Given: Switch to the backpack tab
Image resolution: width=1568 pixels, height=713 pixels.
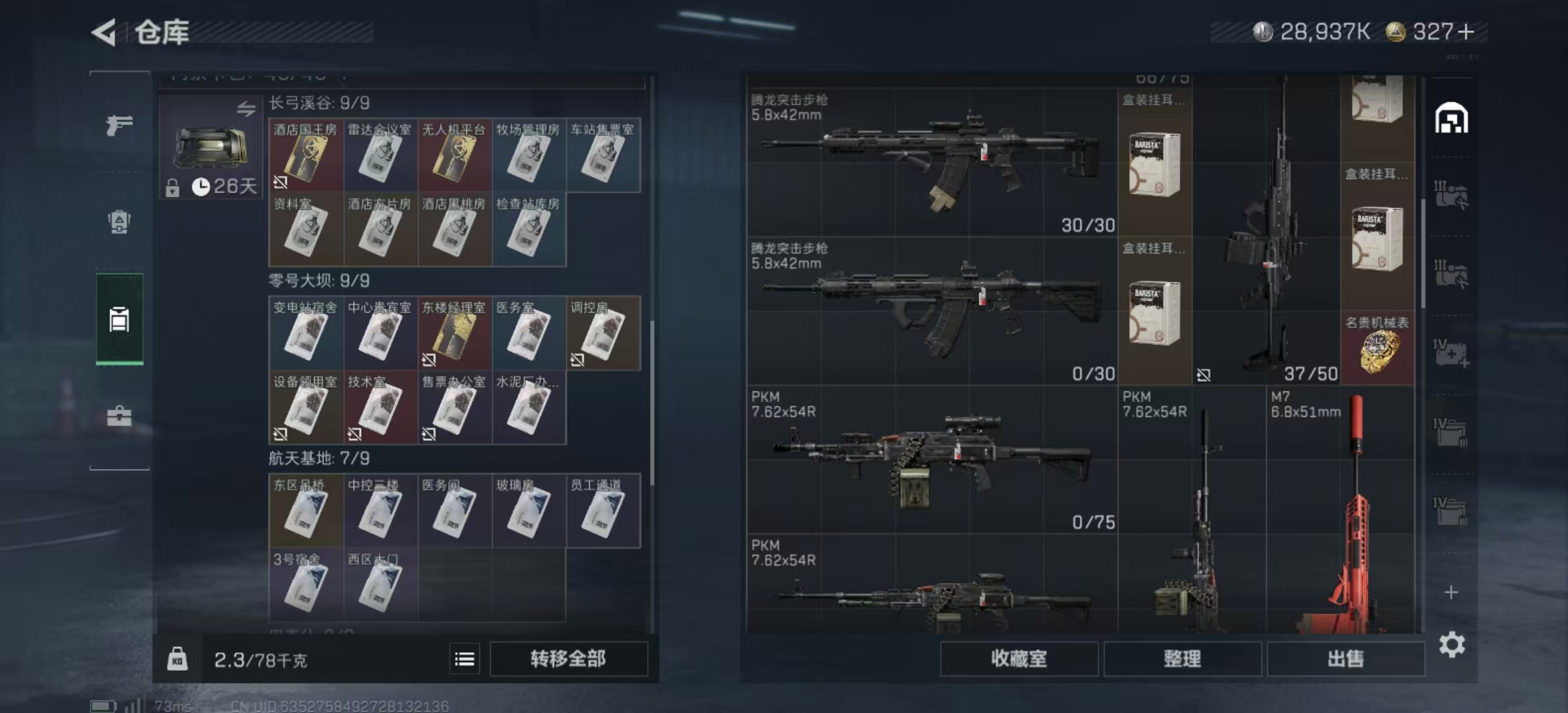Looking at the screenshot, I should [119, 222].
